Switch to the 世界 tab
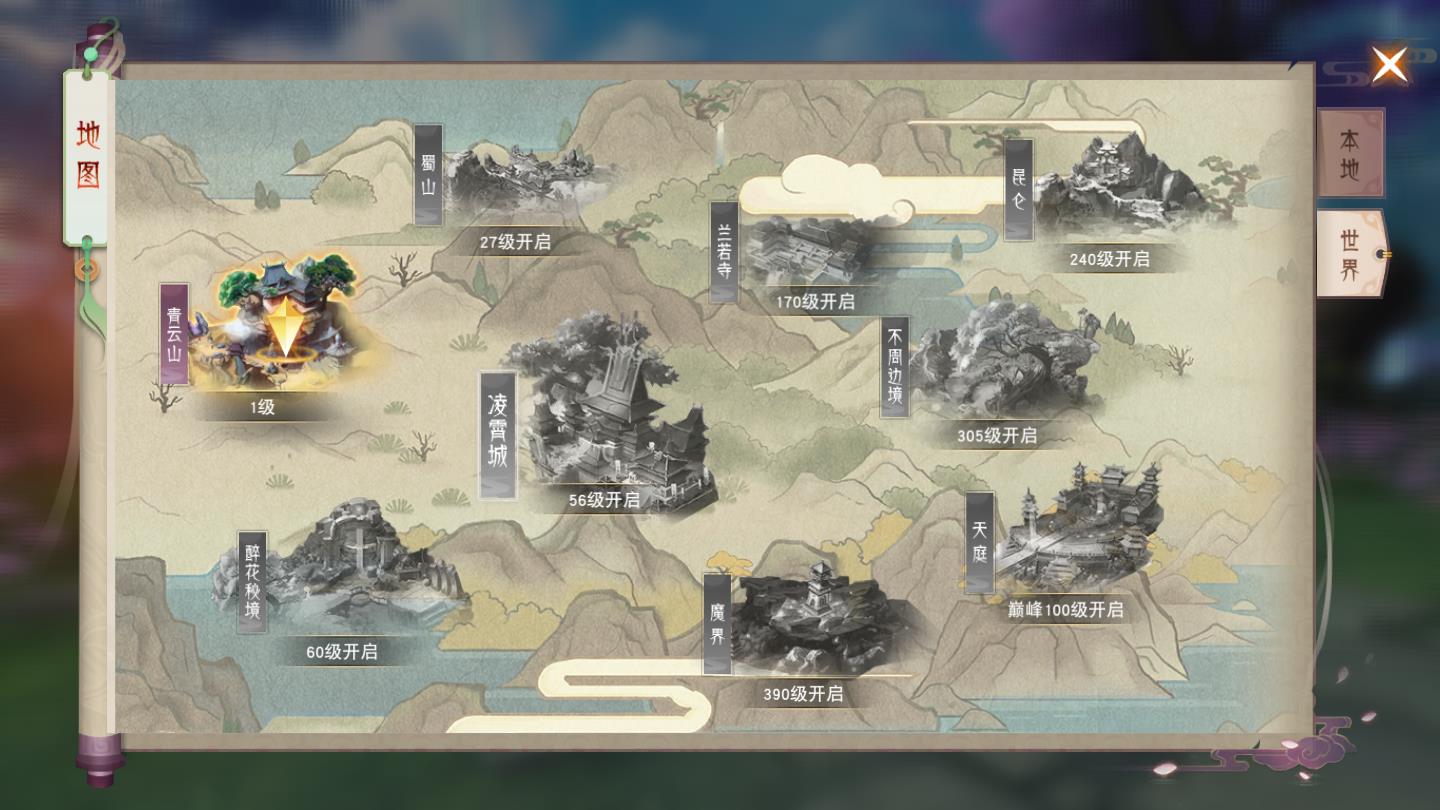Viewport: 1440px width, 810px height. (x=1349, y=248)
